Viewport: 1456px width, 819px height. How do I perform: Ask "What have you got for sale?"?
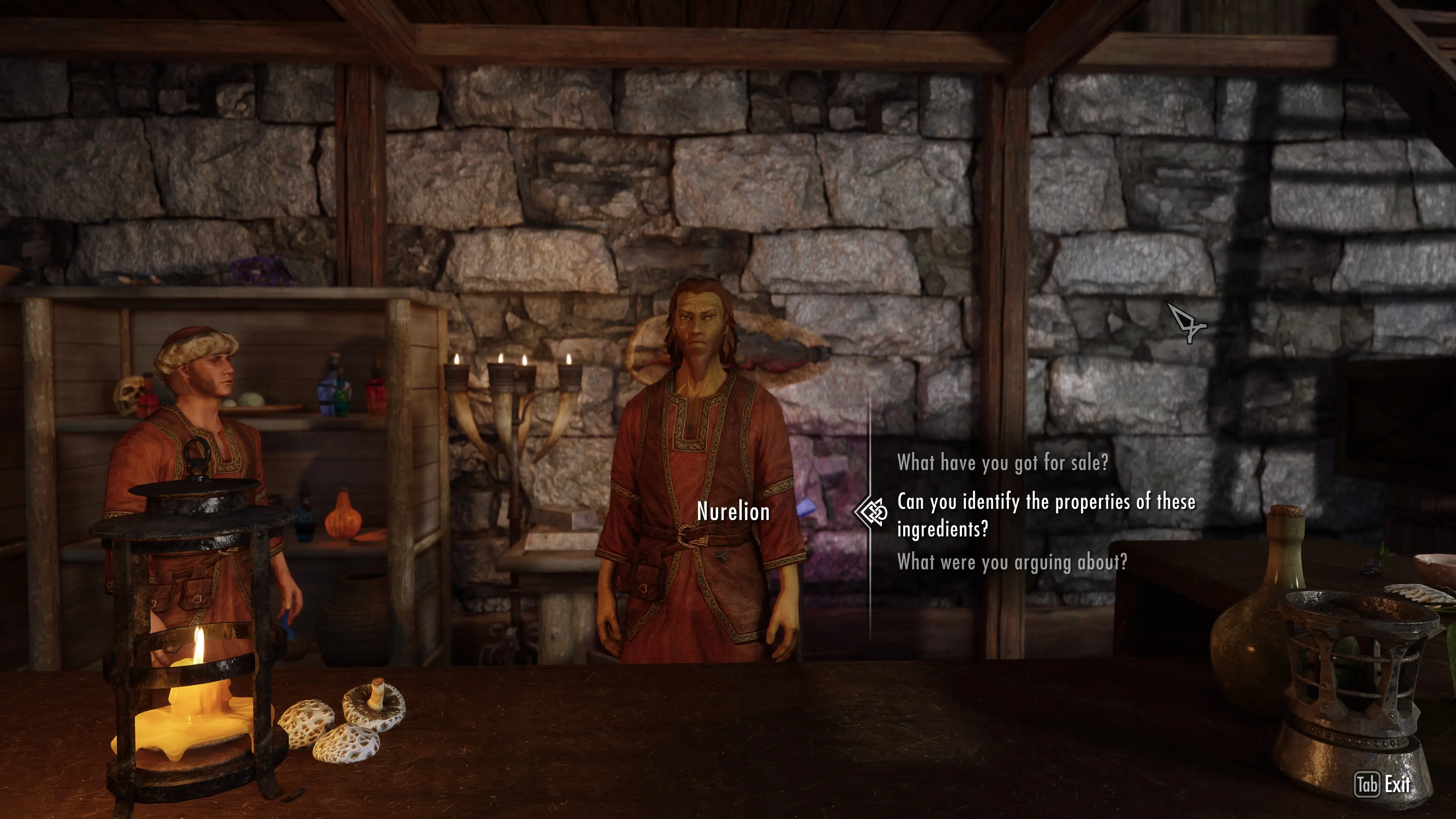pyautogui.click(x=1002, y=463)
